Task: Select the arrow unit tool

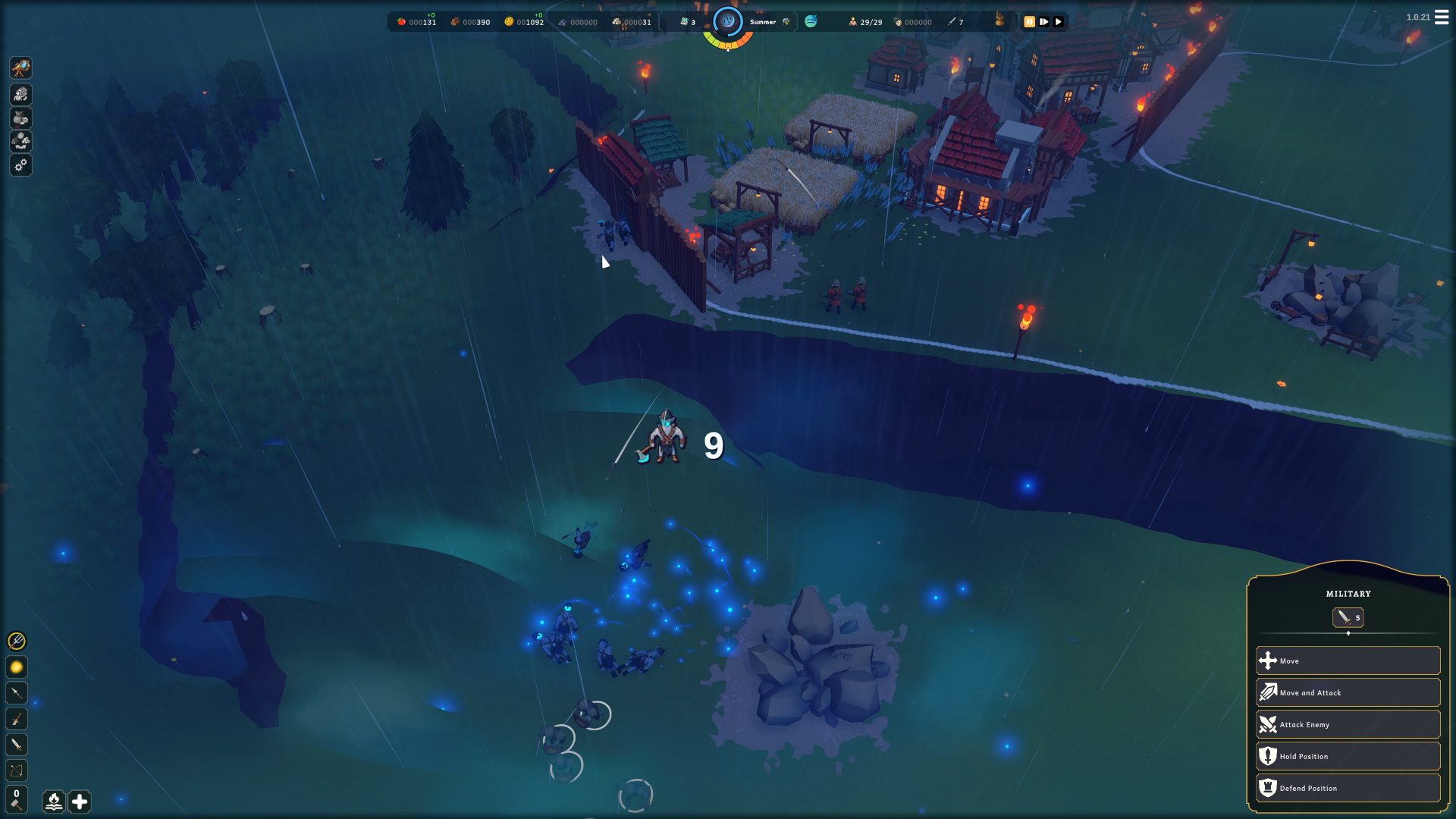Action: 17,692
